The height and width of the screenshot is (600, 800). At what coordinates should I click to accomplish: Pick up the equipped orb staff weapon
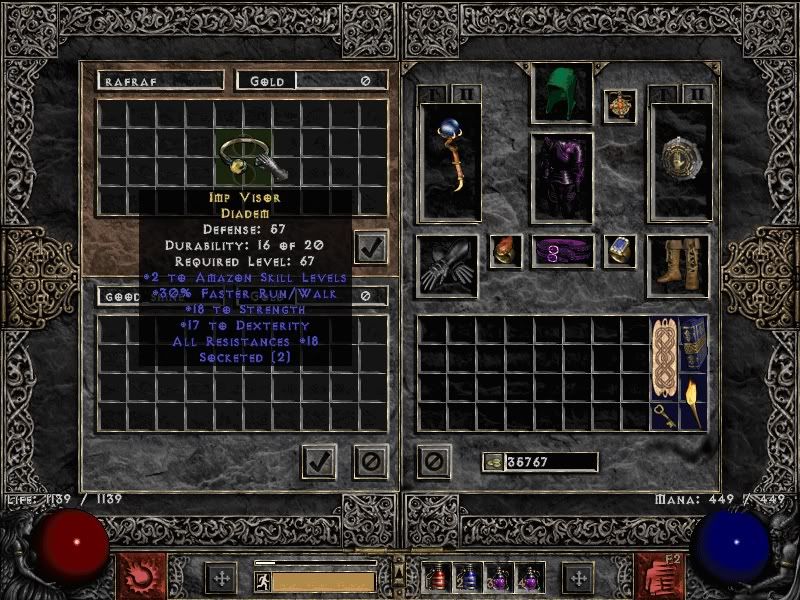(x=448, y=160)
